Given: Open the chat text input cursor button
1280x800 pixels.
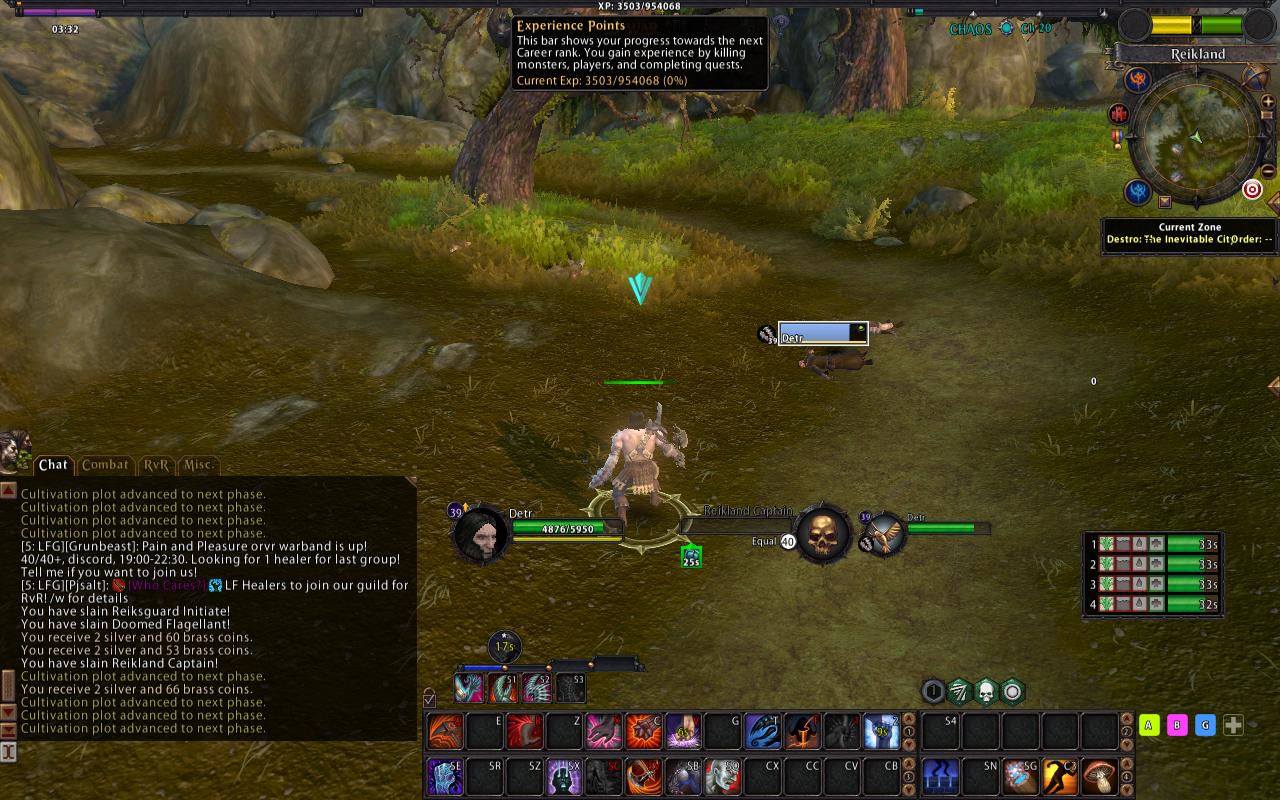Looking at the screenshot, I should point(8,750).
